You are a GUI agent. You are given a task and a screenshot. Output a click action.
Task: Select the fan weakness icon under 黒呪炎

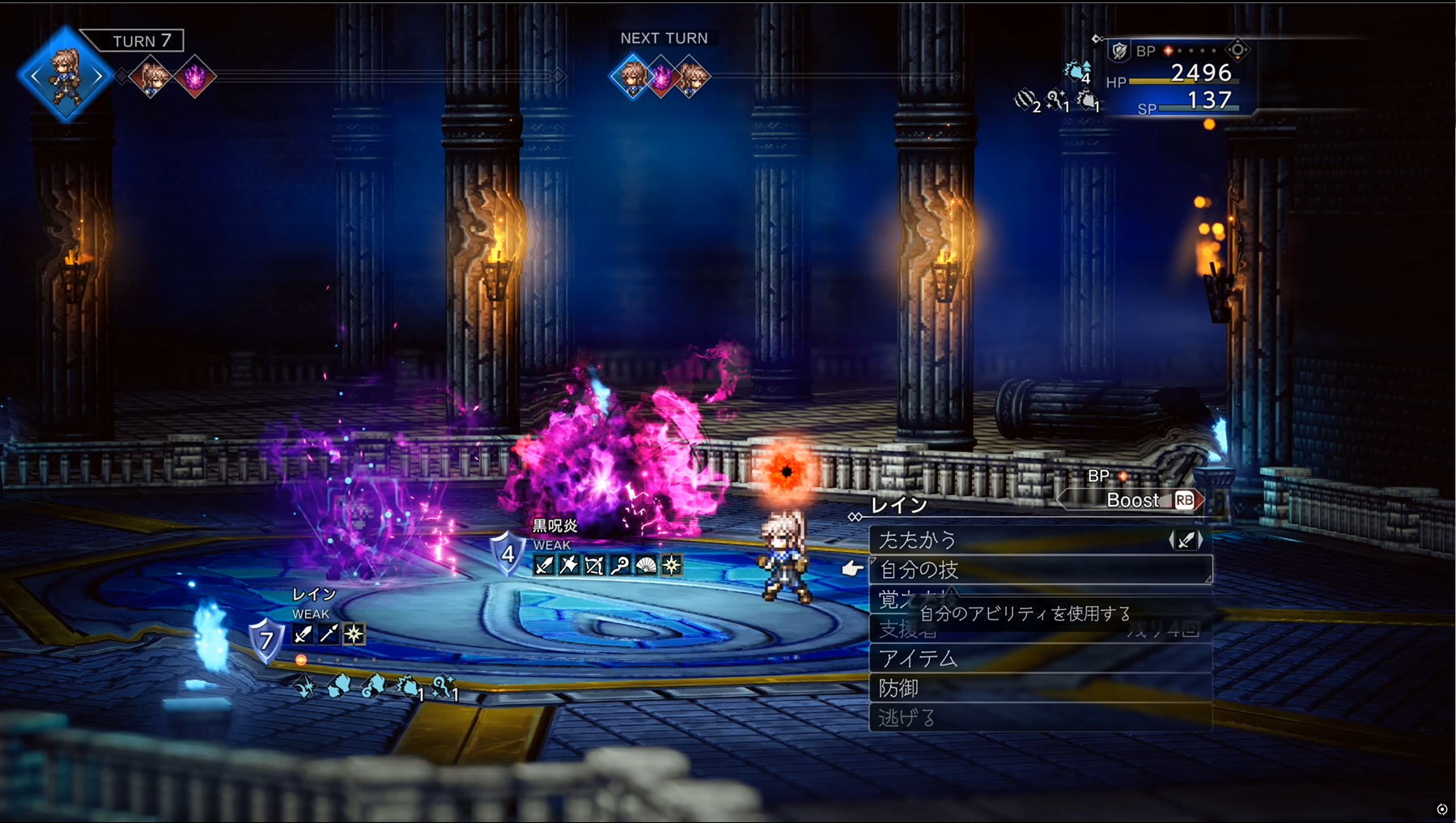tap(646, 566)
